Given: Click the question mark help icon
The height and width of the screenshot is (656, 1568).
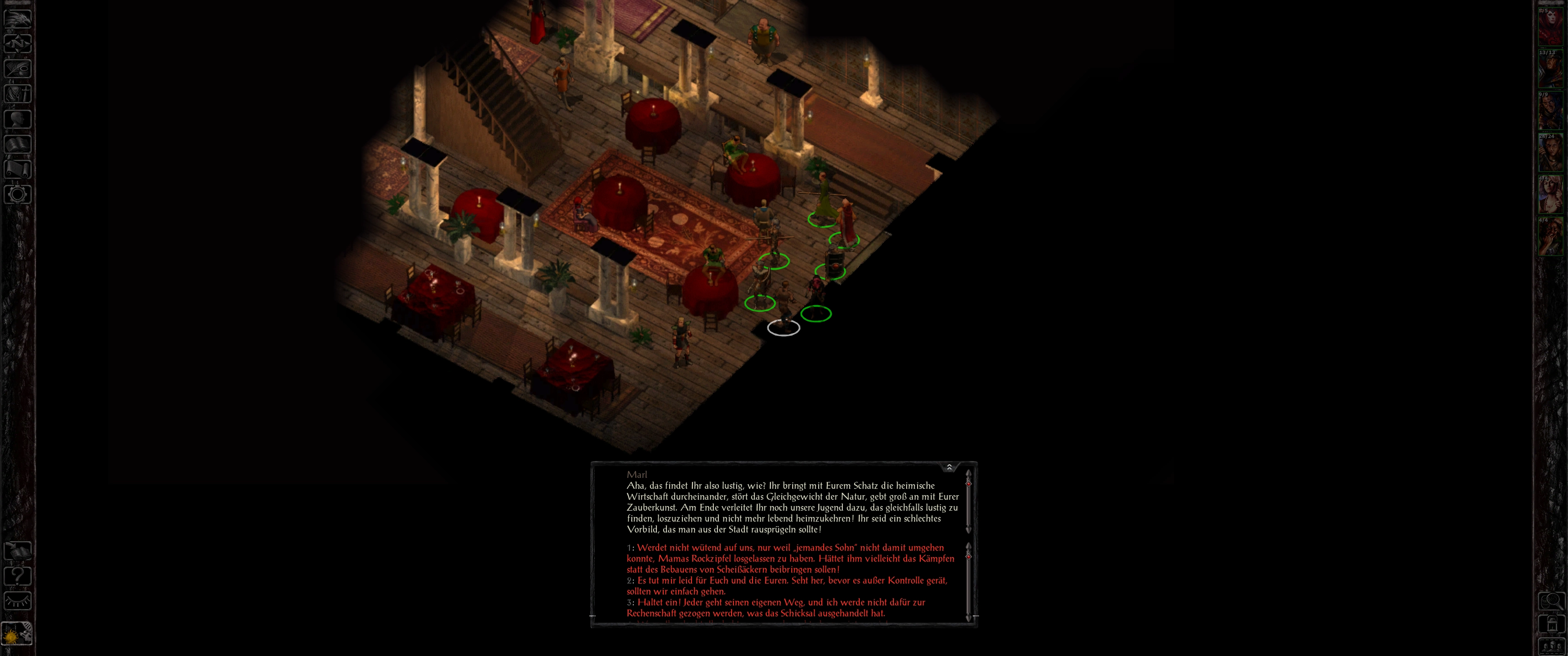Looking at the screenshot, I should click(17, 575).
